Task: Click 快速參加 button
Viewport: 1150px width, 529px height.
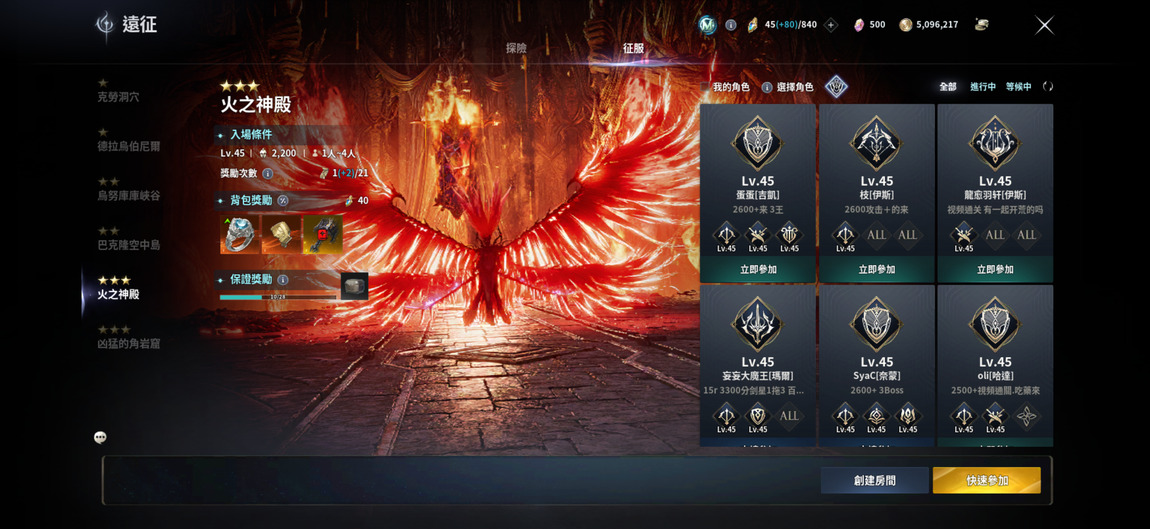Action: point(986,481)
